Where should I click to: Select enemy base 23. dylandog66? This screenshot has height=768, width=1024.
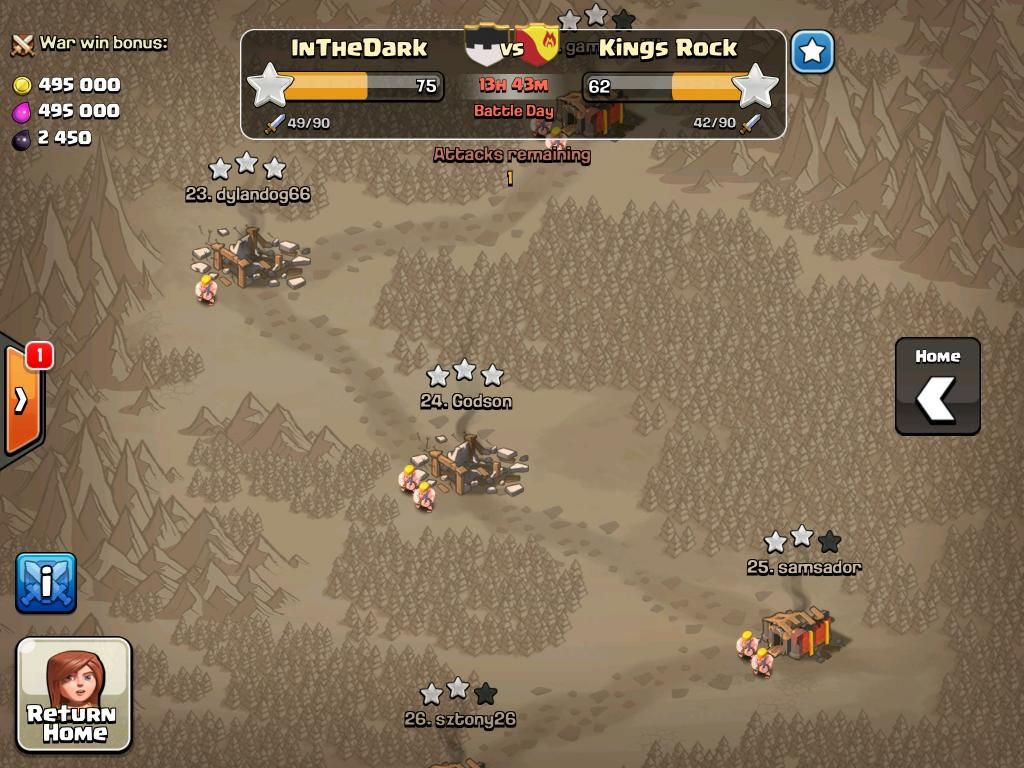(x=250, y=258)
